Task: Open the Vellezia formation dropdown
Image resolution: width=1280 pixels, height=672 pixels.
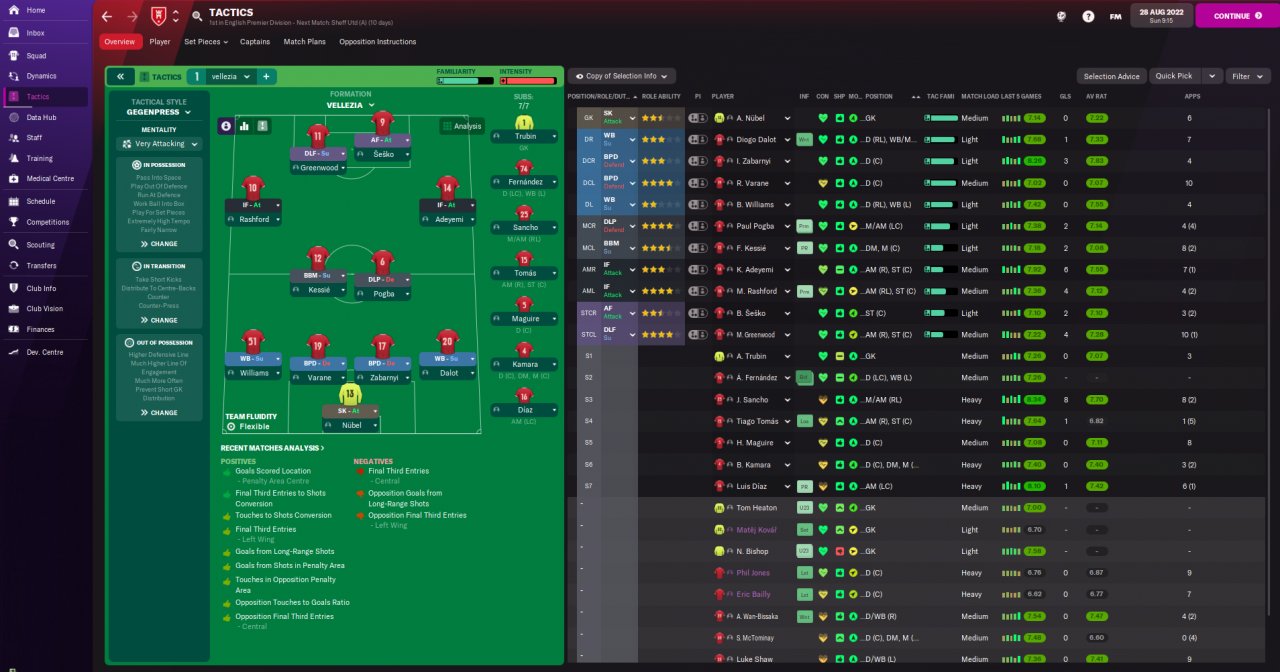Action: [350, 104]
